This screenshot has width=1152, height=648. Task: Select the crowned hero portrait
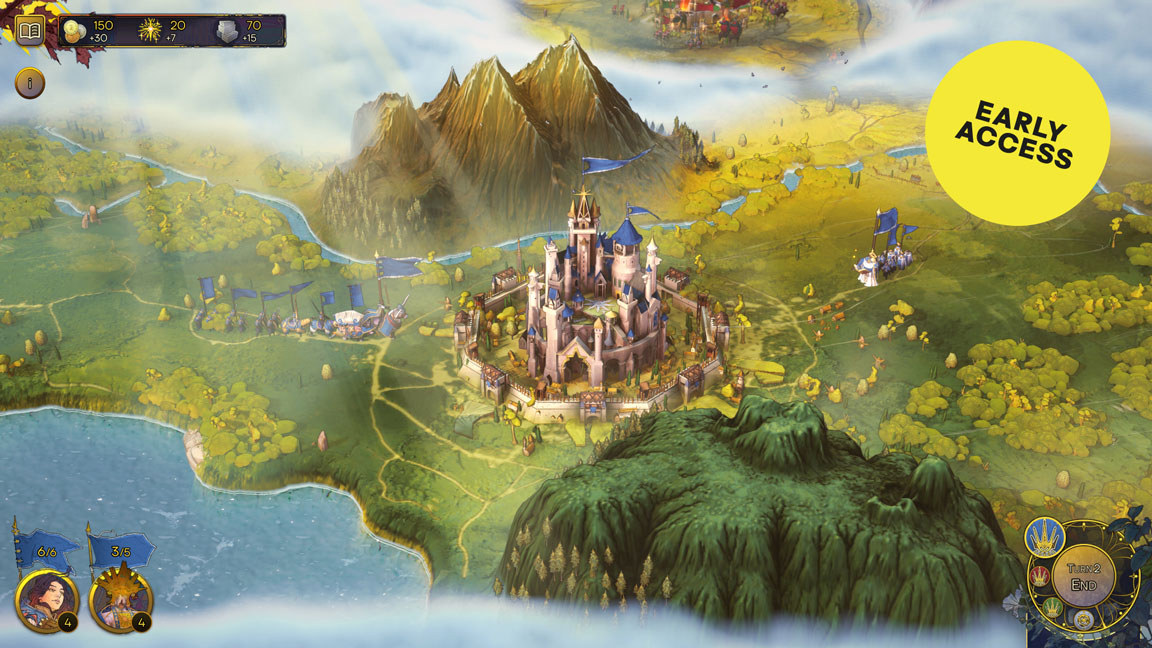click(x=119, y=598)
